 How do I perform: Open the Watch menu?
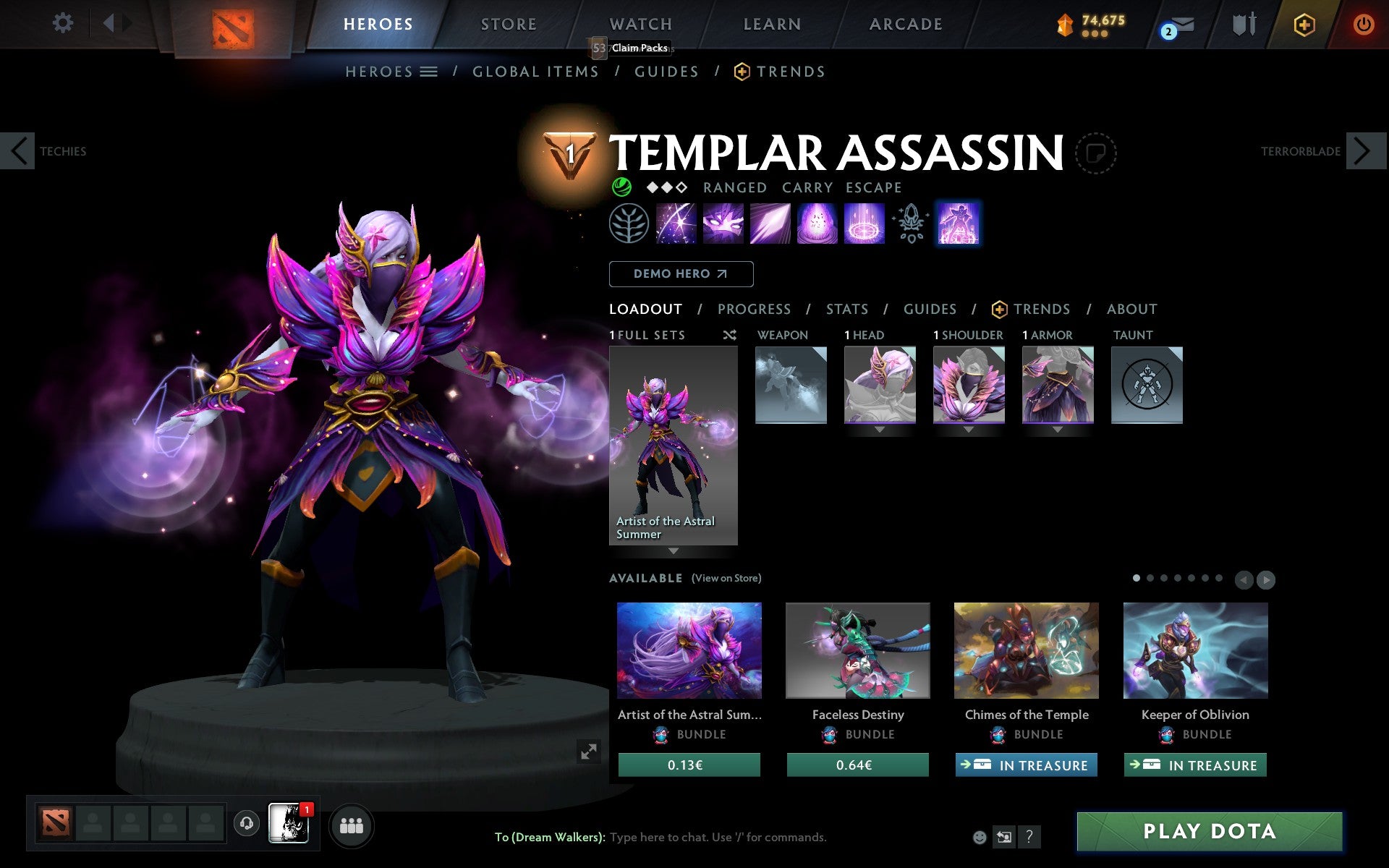click(640, 24)
